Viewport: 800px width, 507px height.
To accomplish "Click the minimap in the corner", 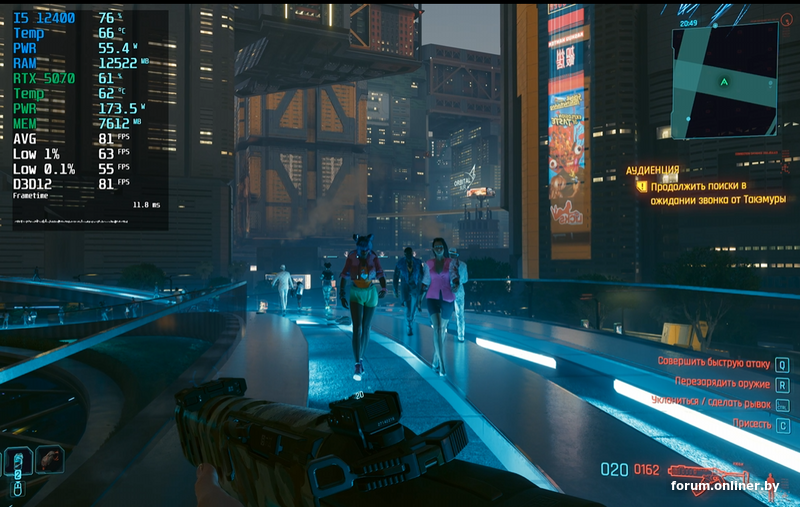I will (724, 80).
